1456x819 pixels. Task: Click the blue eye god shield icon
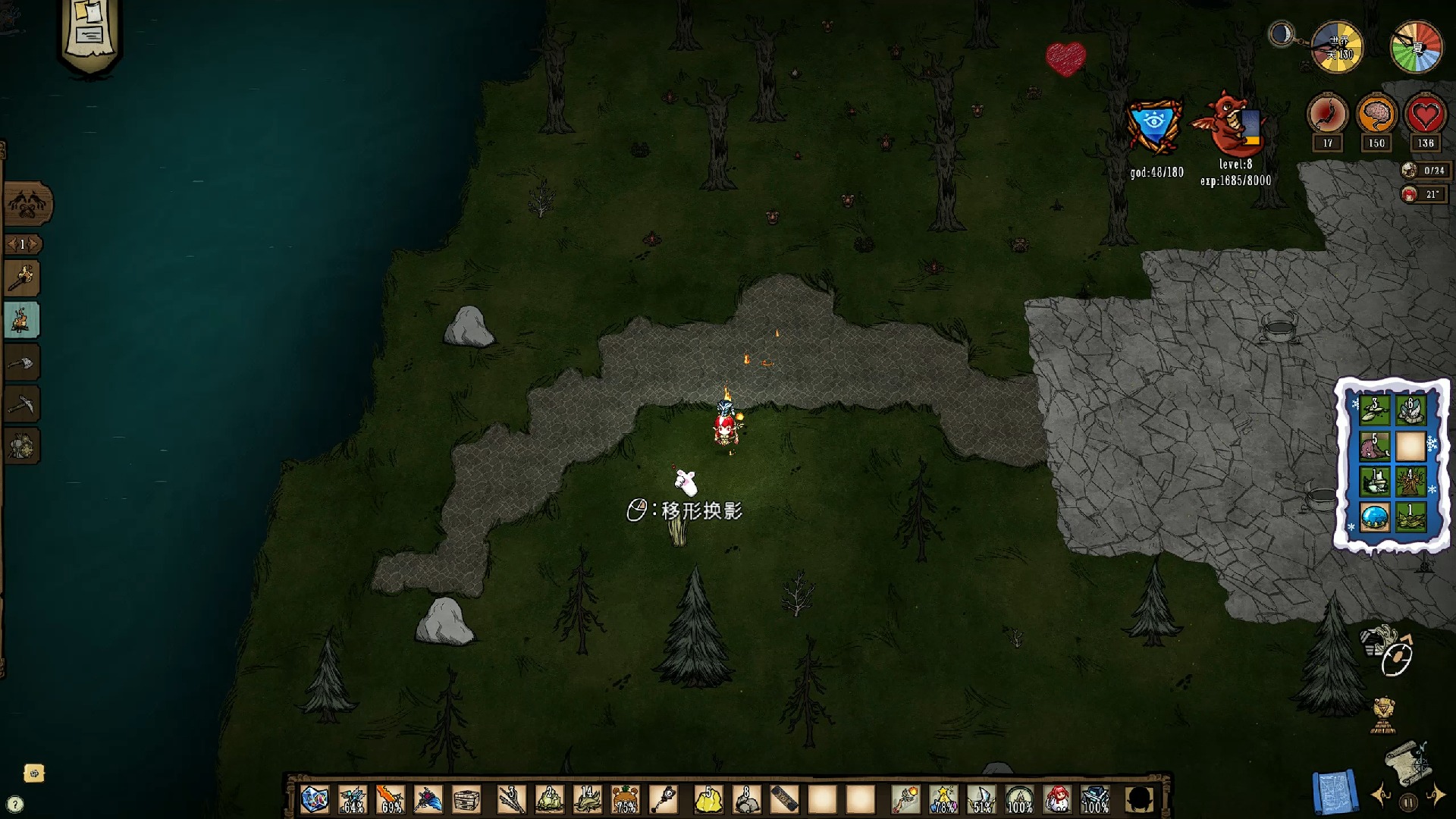1154,127
